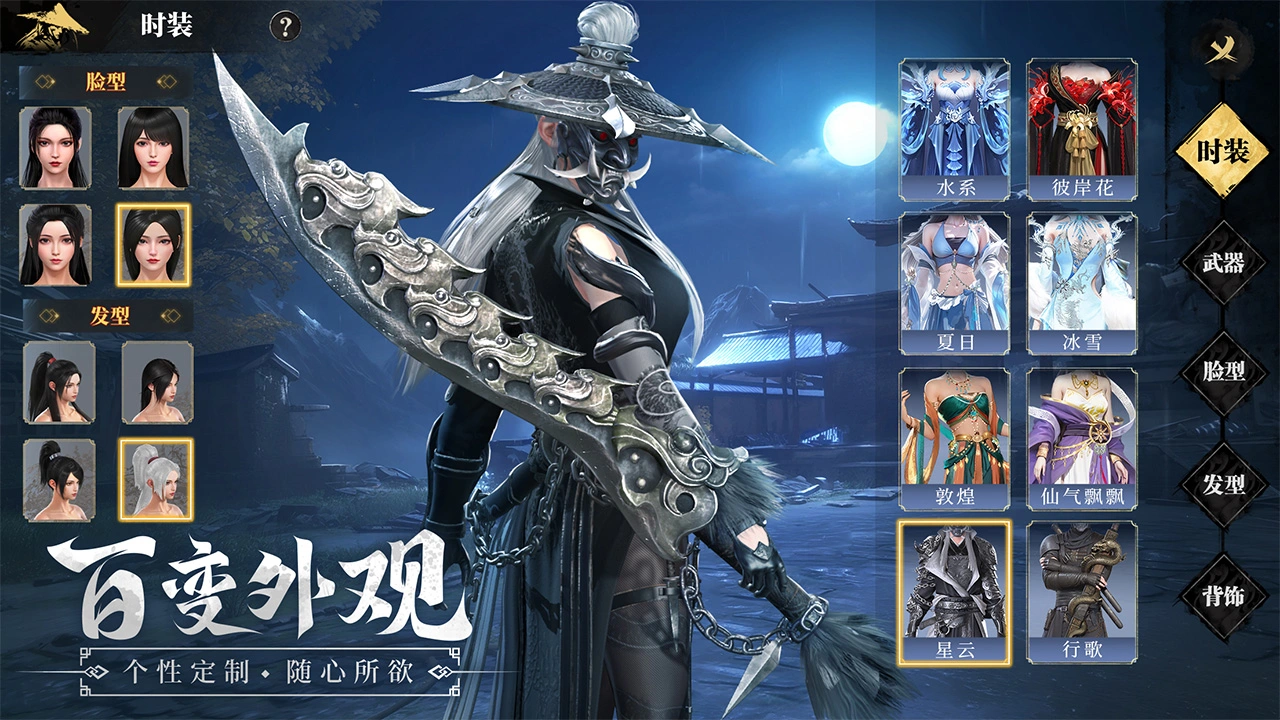Select the 仙气飘飘 purple outfit
1280x720 pixels.
pos(1082,439)
